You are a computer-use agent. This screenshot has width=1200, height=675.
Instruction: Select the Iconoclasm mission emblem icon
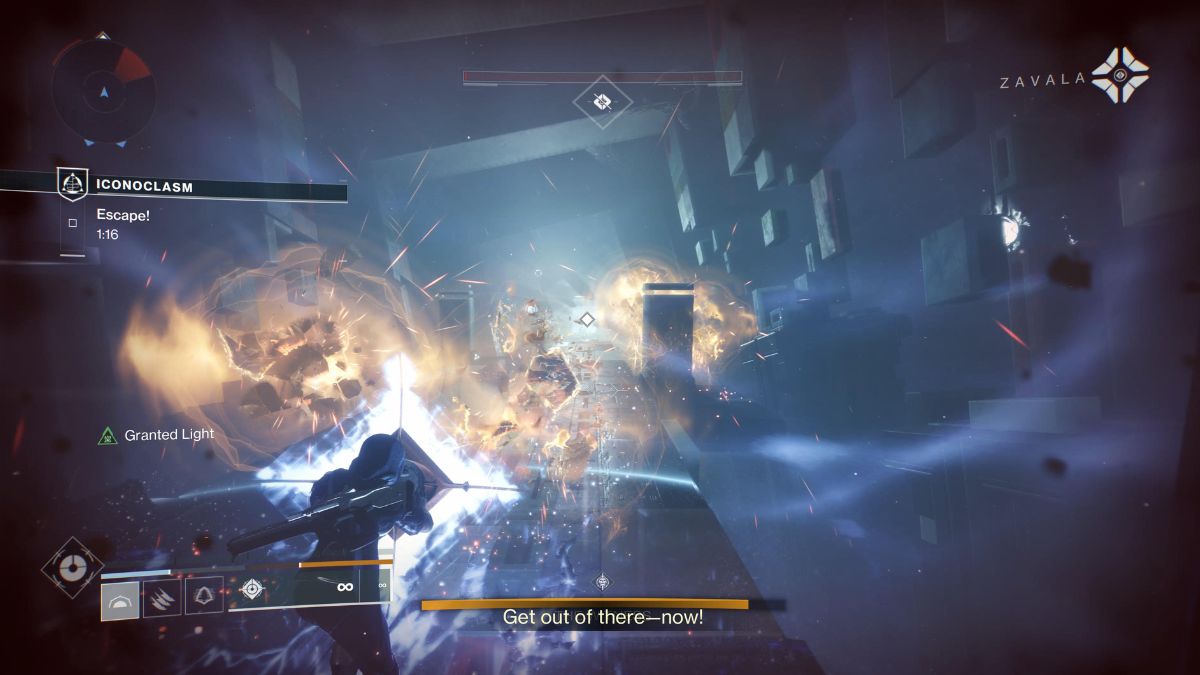pos(71,184)
